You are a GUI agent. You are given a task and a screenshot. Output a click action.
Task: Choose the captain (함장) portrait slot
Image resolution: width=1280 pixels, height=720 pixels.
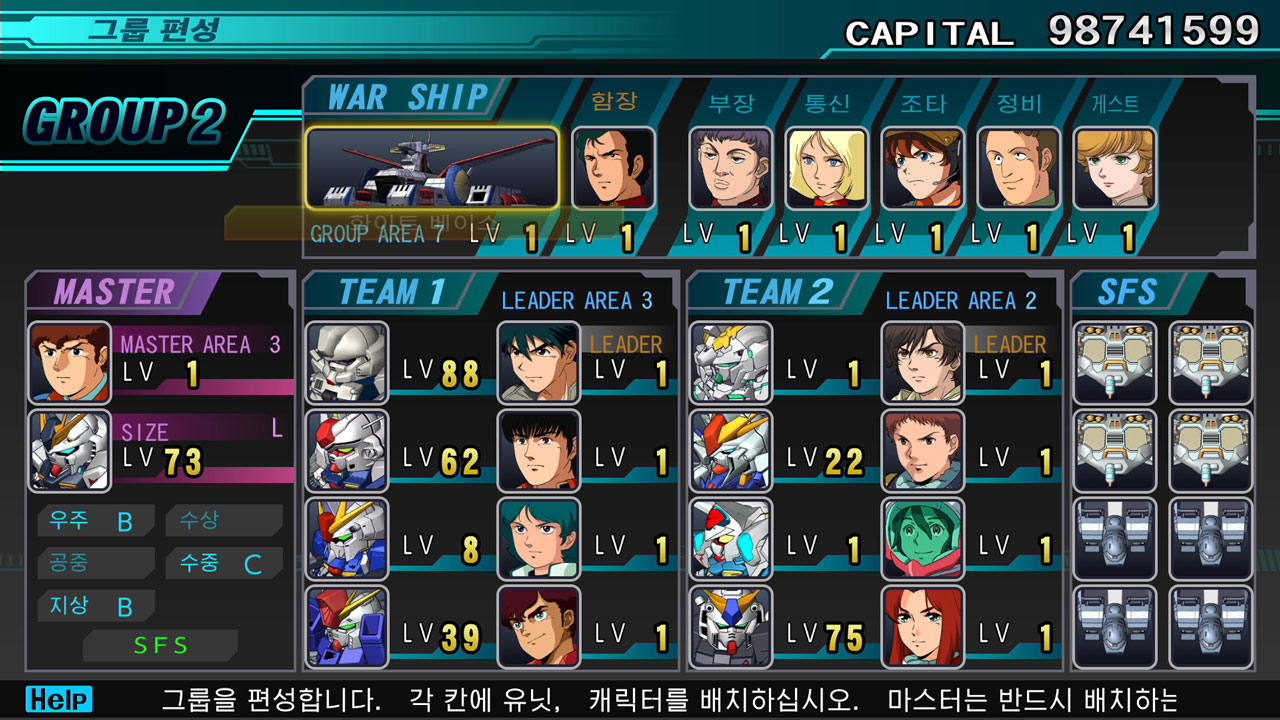[614, 168]
